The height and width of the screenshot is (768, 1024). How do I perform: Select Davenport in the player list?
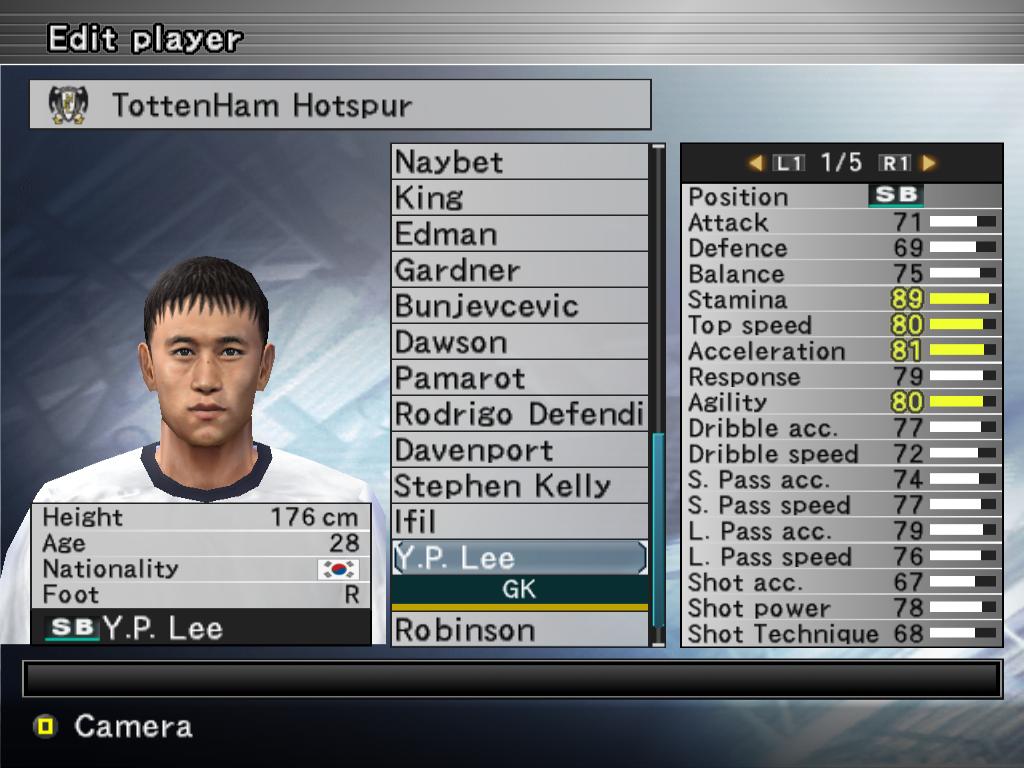(x=519, y=450)
